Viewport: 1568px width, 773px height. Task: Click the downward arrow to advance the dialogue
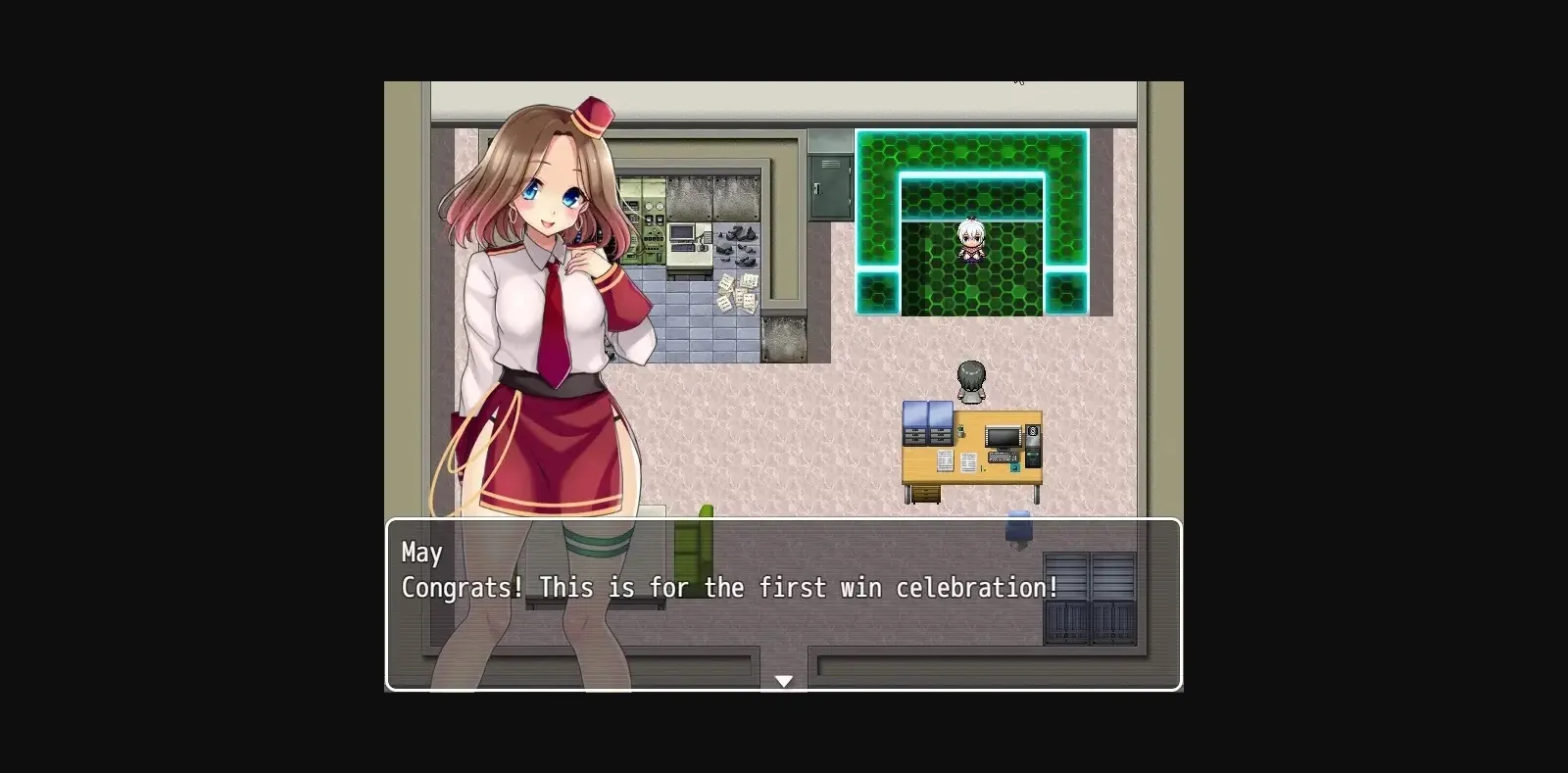784,679
